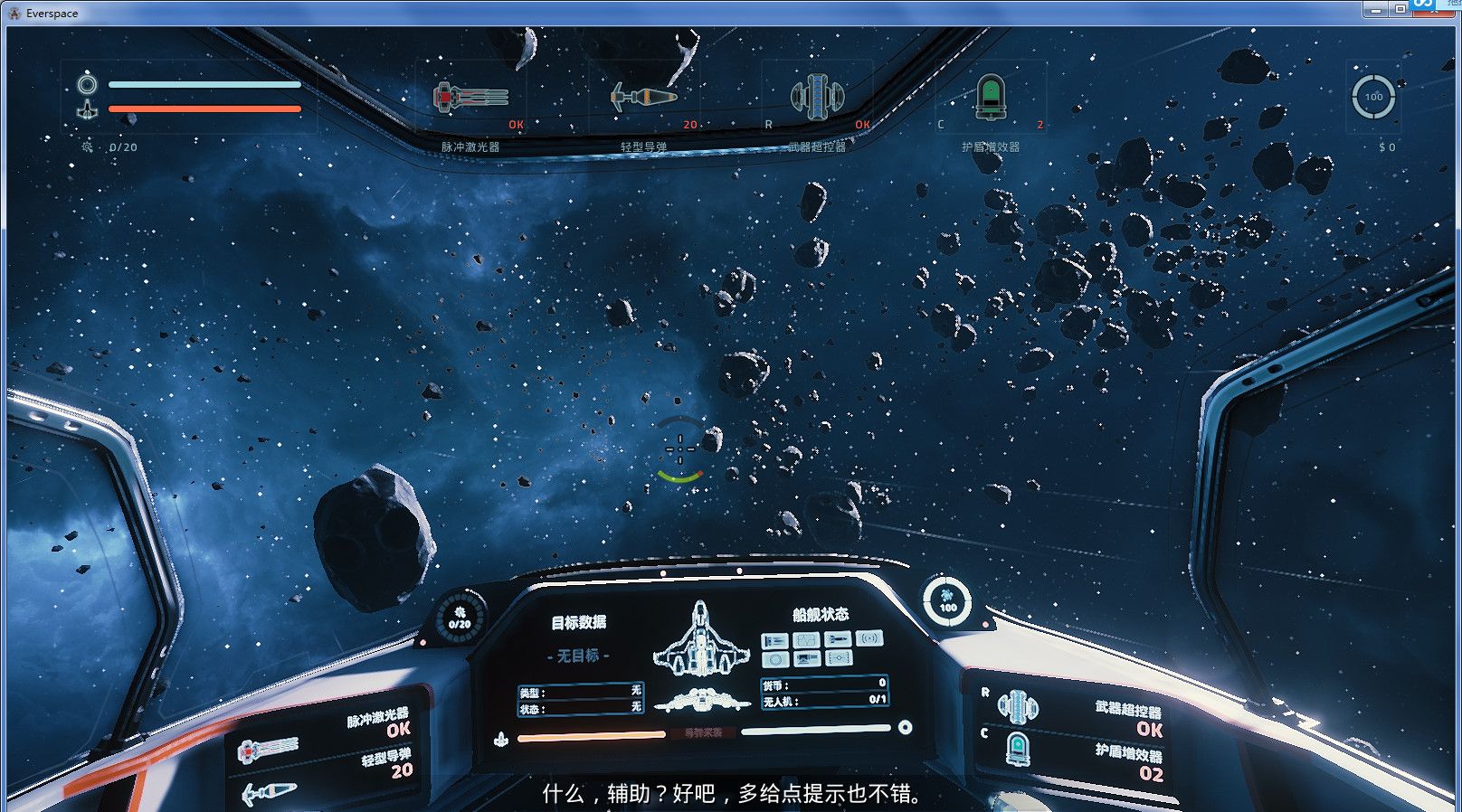Select the light missile icon in the HUD
Screen dimensions: 1462x812
(x=643, y=97)
